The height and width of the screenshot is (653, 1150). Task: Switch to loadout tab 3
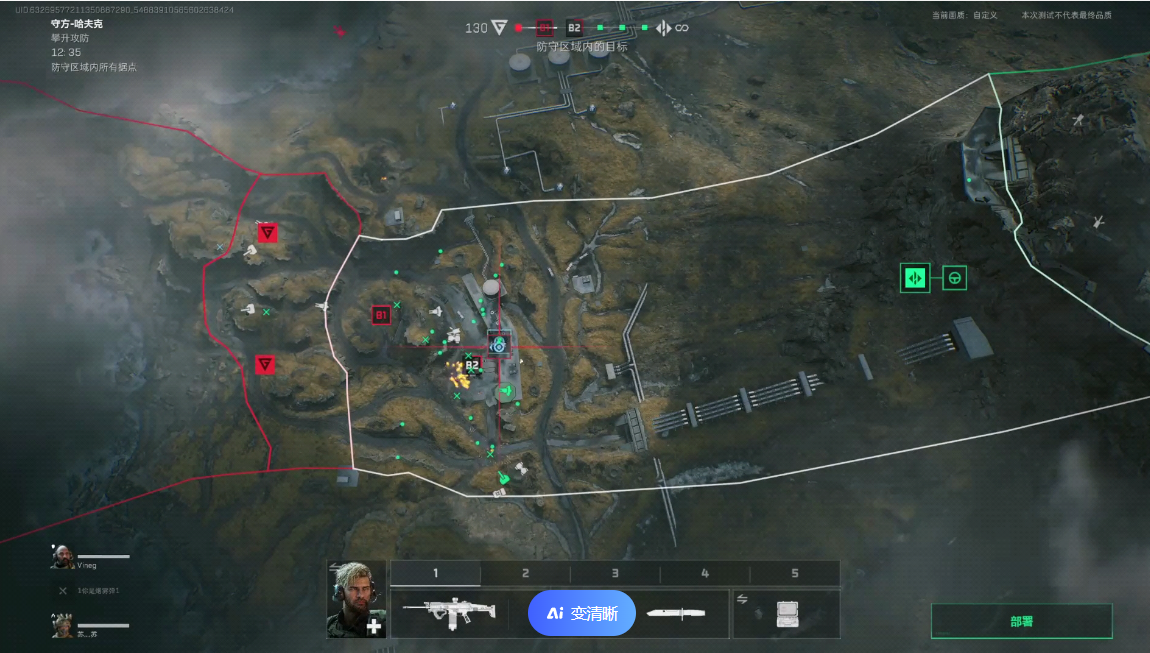pos(615,573)
